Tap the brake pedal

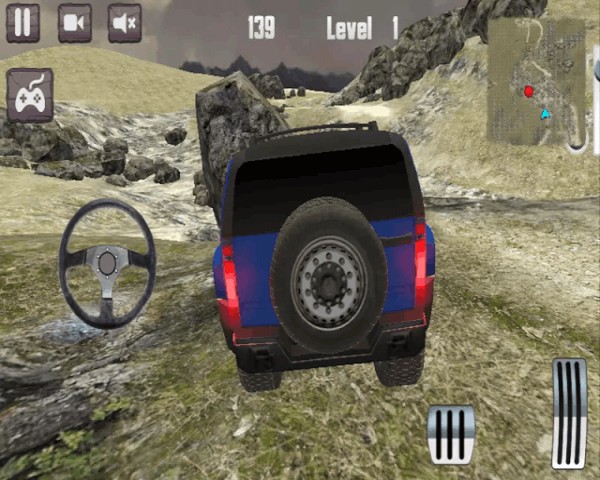click(x=450, y=433)
